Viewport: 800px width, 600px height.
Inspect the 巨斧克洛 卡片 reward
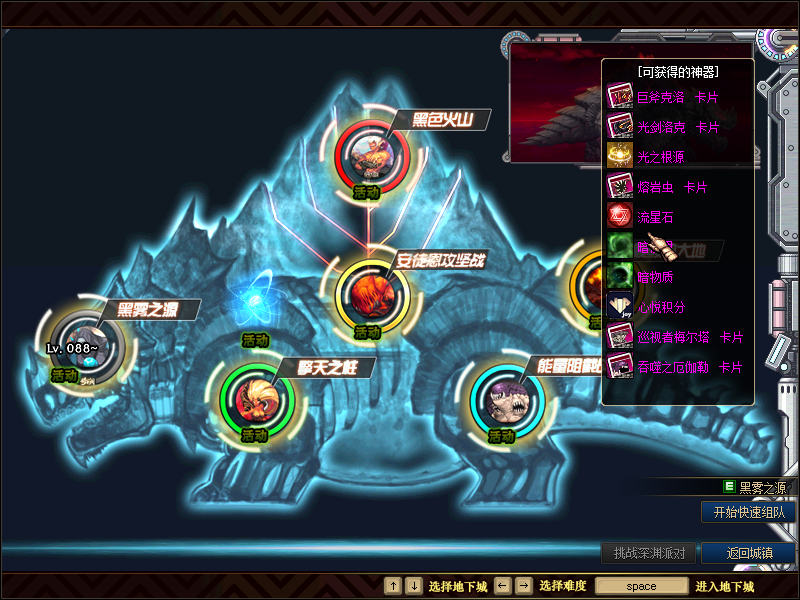679,98
